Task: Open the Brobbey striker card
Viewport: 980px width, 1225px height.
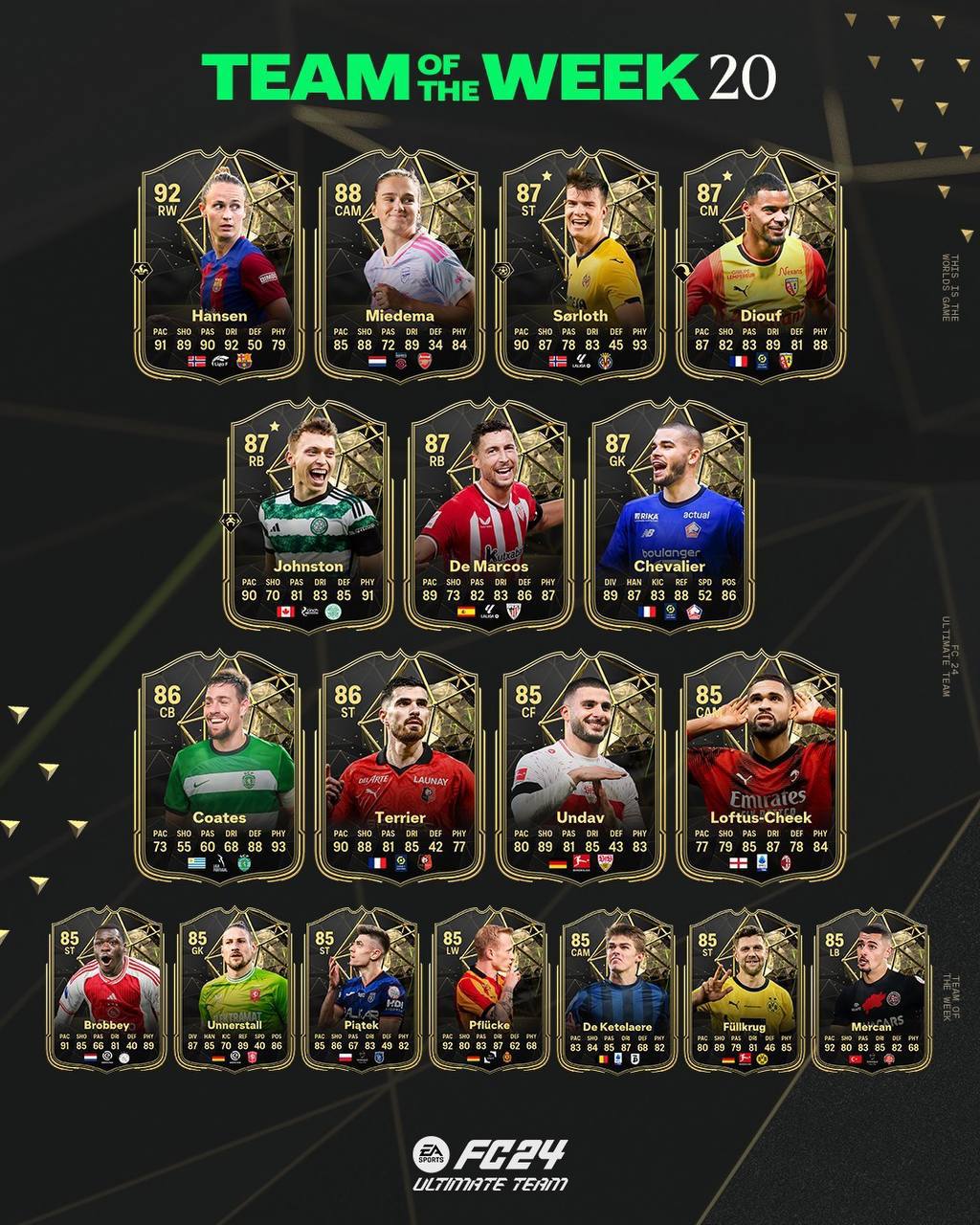Action: [x=106, y=991]
